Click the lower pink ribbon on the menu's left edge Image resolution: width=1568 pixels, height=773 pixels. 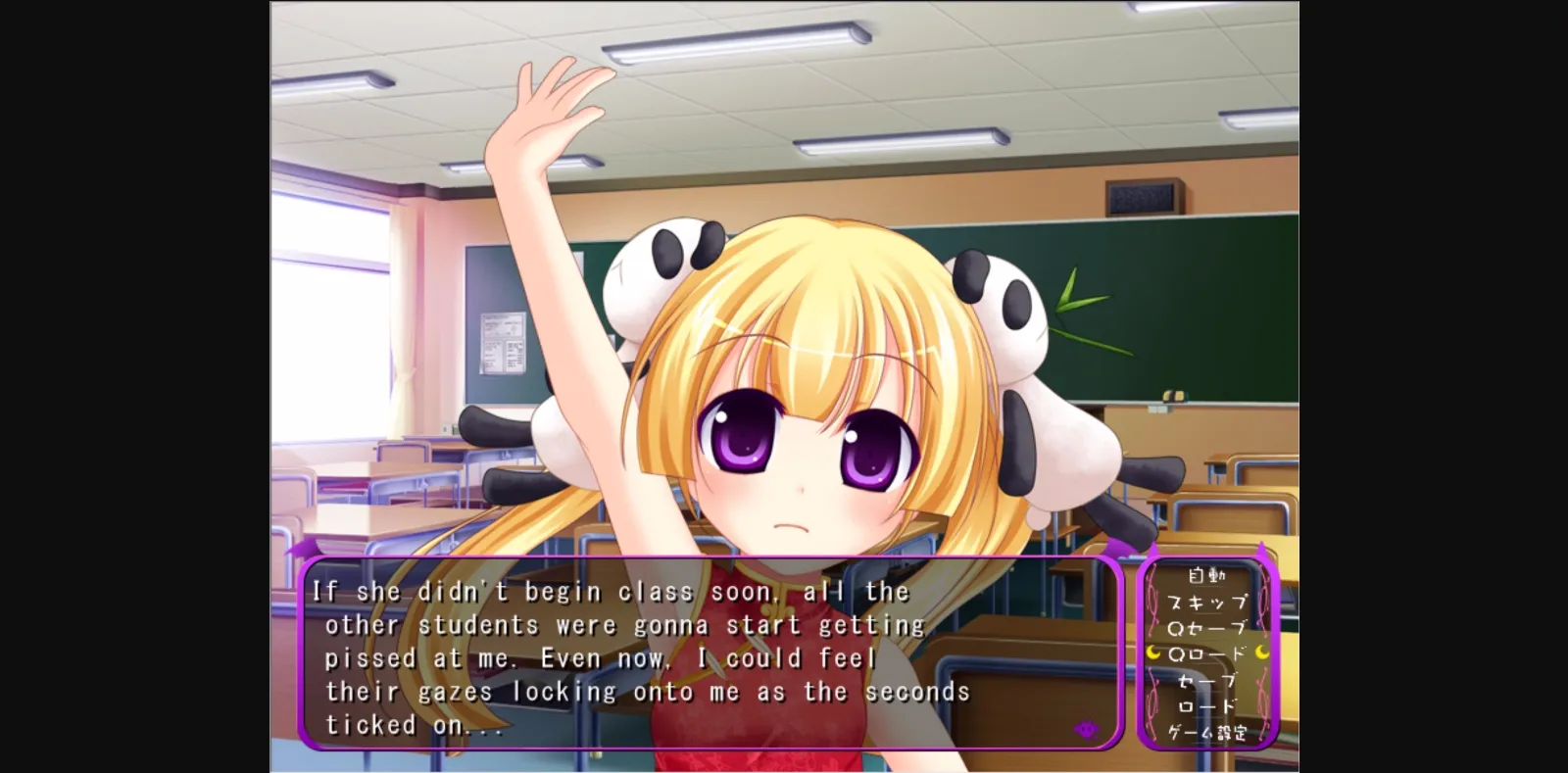tap(1152, 698)
